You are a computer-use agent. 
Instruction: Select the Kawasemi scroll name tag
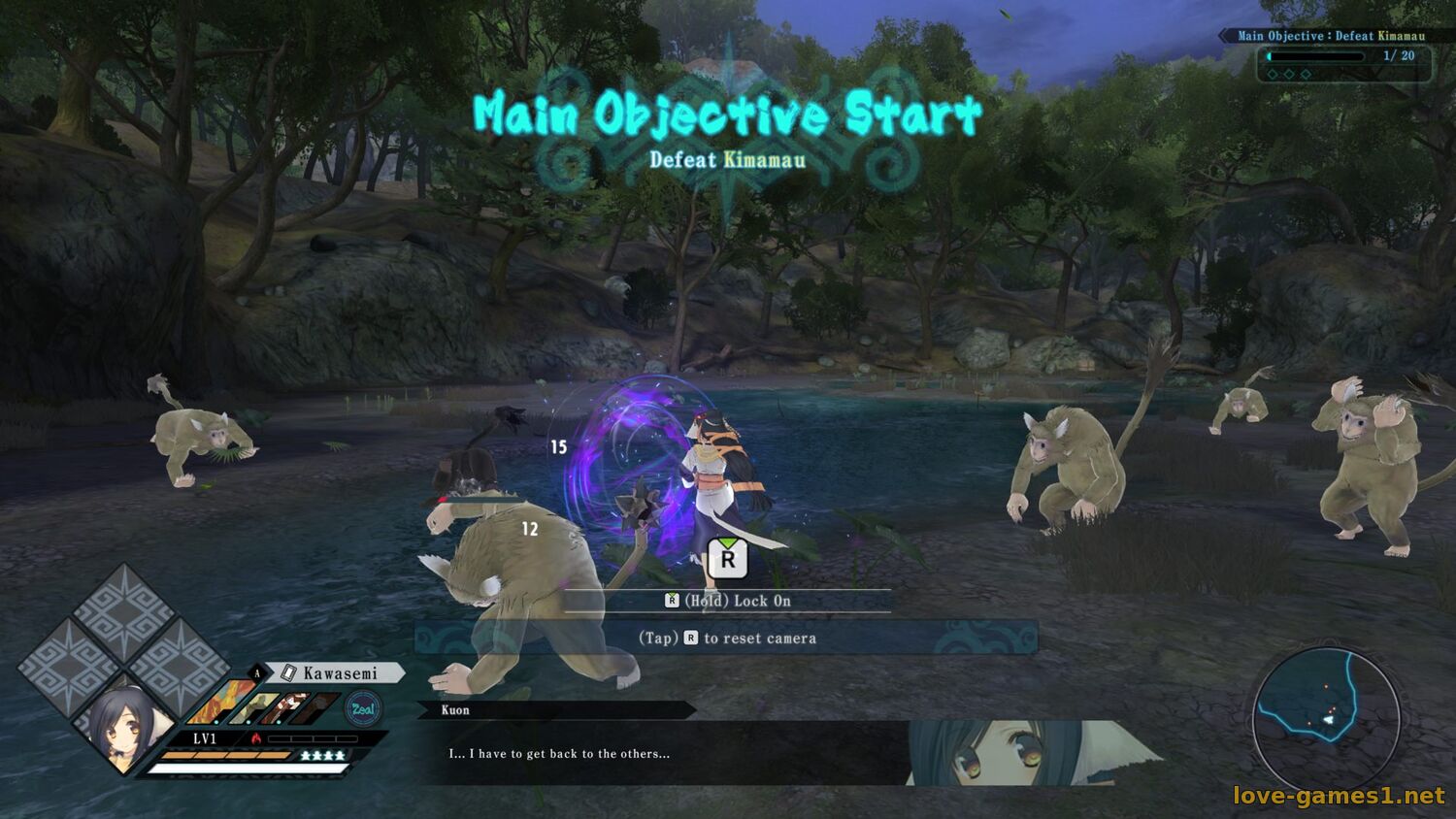tap(339, 673)
